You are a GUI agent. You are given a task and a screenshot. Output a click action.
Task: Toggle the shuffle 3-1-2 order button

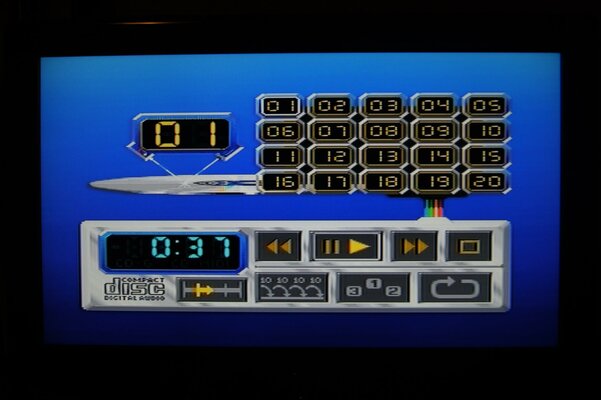(x=373, y=288)
